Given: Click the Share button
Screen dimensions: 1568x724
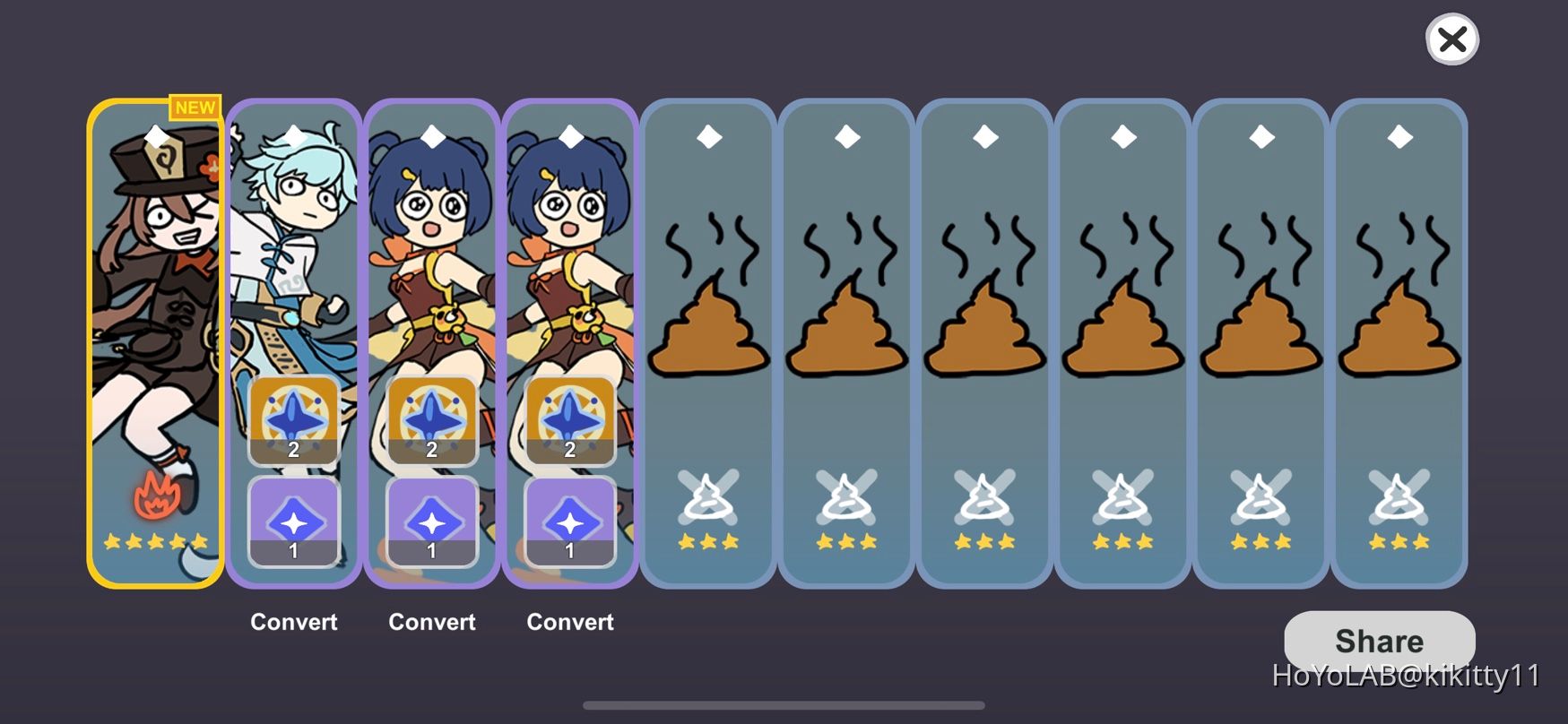Looking at the screenshot, I should [x=1380, y=641].
